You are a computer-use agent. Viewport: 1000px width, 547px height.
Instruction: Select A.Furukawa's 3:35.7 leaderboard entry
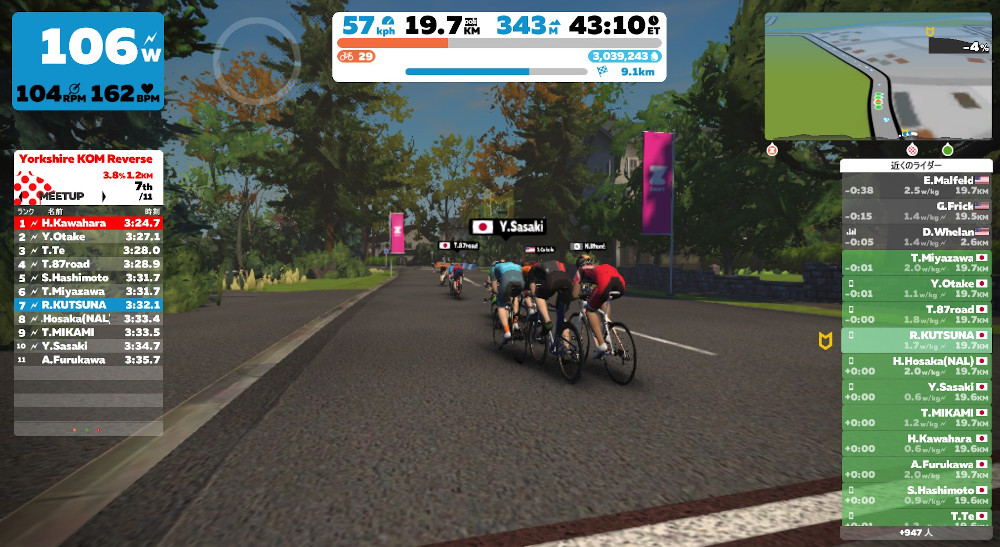[x=88, y=359]
